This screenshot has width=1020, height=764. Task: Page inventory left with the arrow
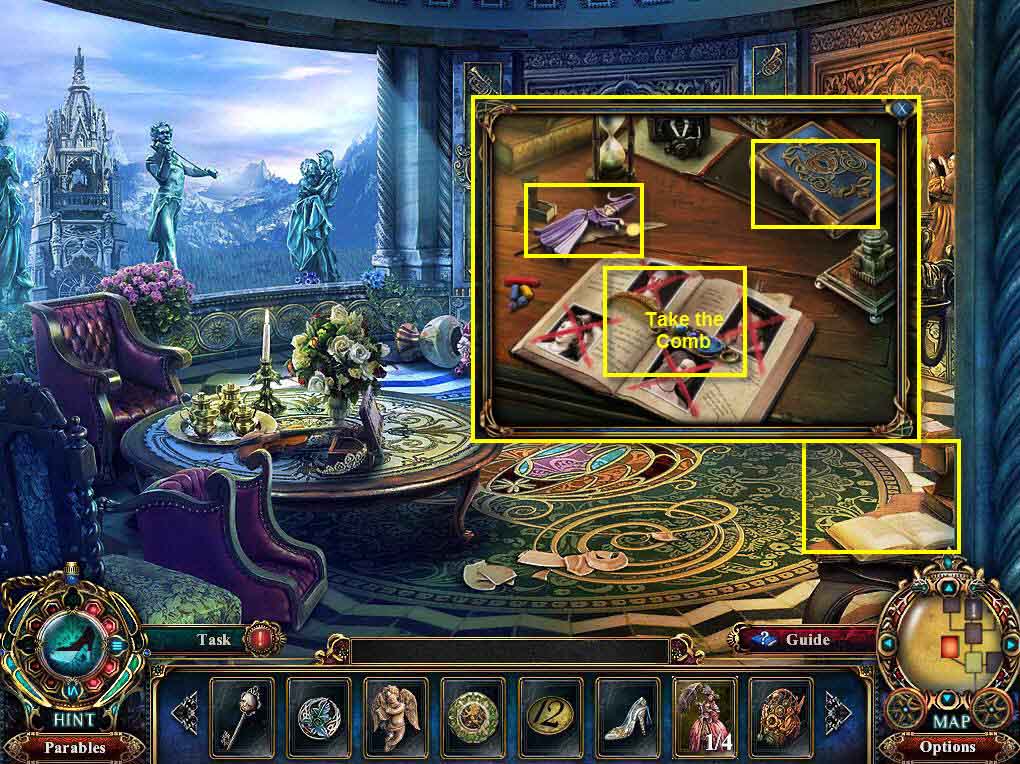(x=186, y=713)
